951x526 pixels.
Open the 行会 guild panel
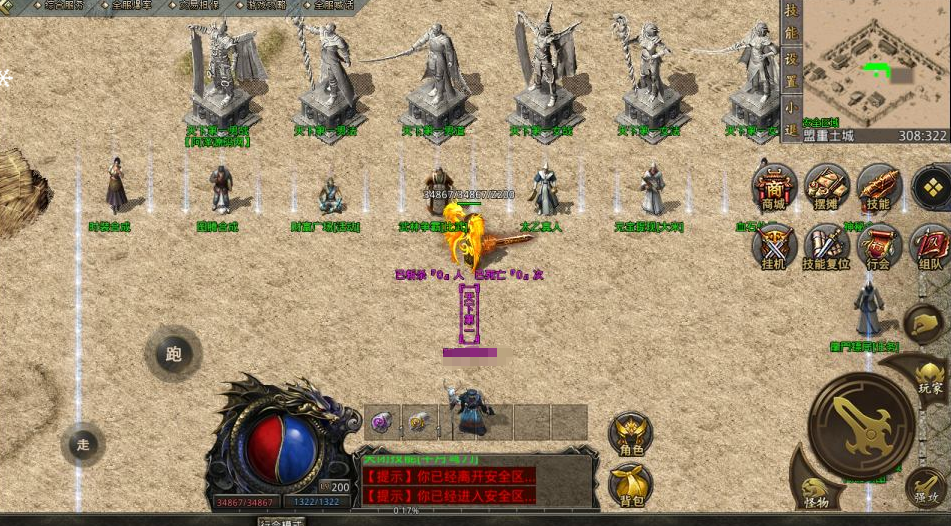click(x=879, y=245)
